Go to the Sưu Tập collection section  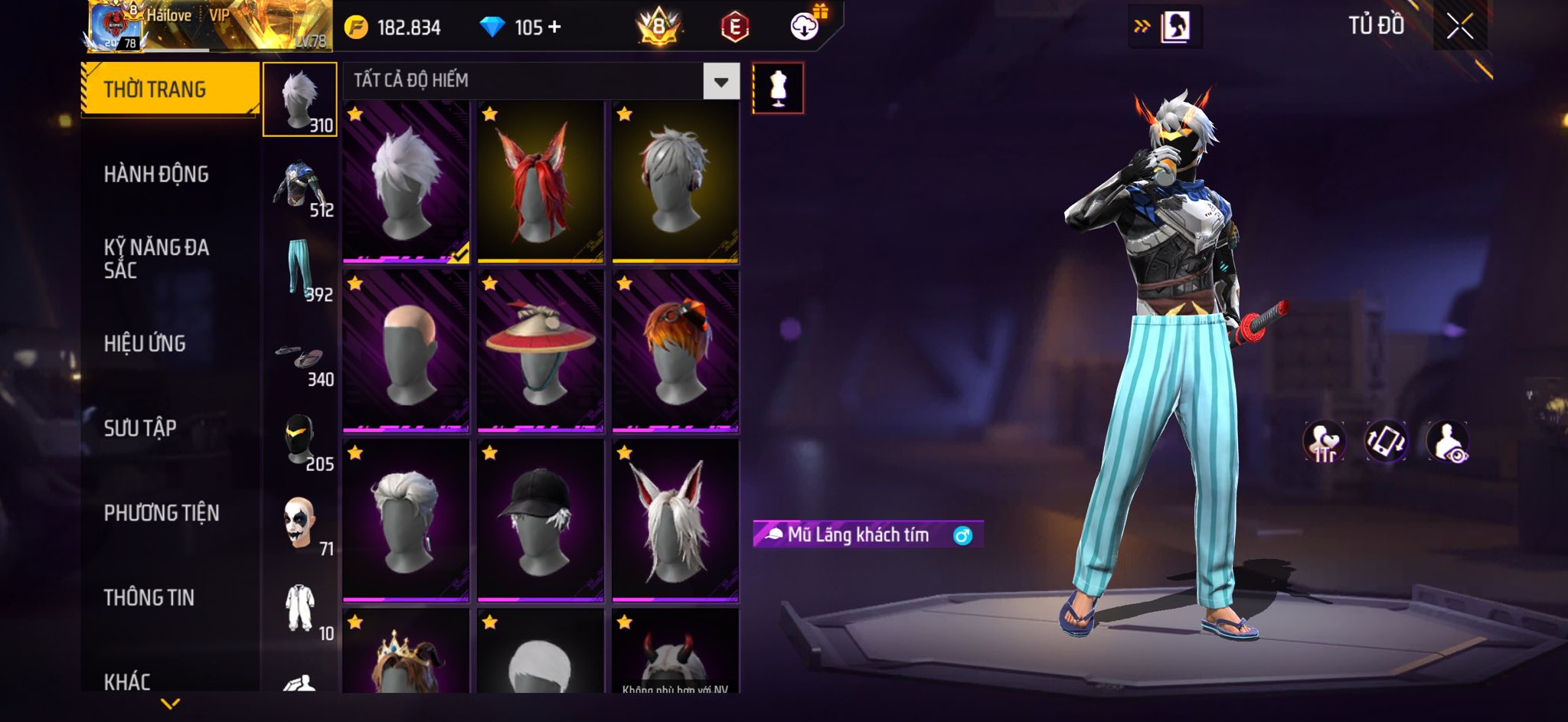[140, 428]
